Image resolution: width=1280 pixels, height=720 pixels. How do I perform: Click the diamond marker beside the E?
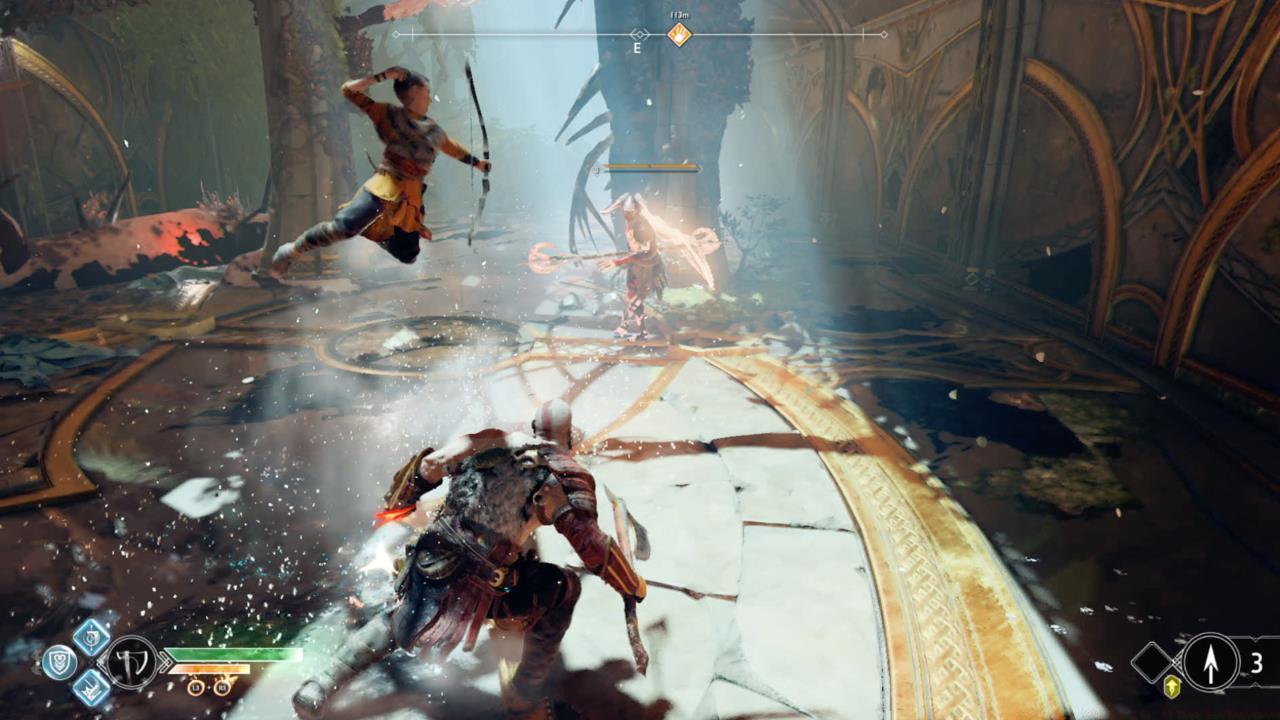point(640,34)
